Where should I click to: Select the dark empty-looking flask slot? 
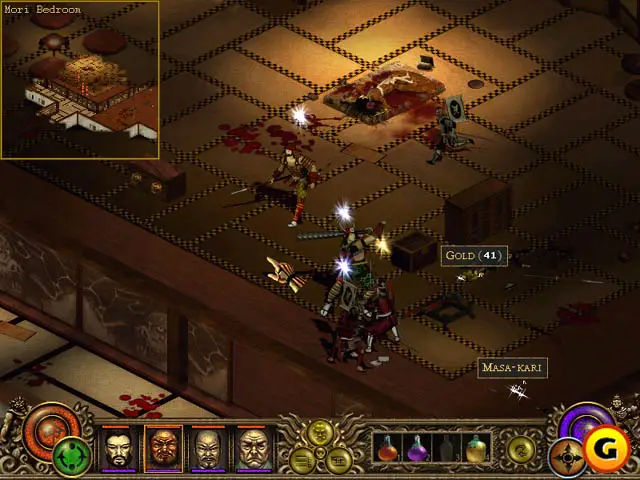[x=446, y=448]
